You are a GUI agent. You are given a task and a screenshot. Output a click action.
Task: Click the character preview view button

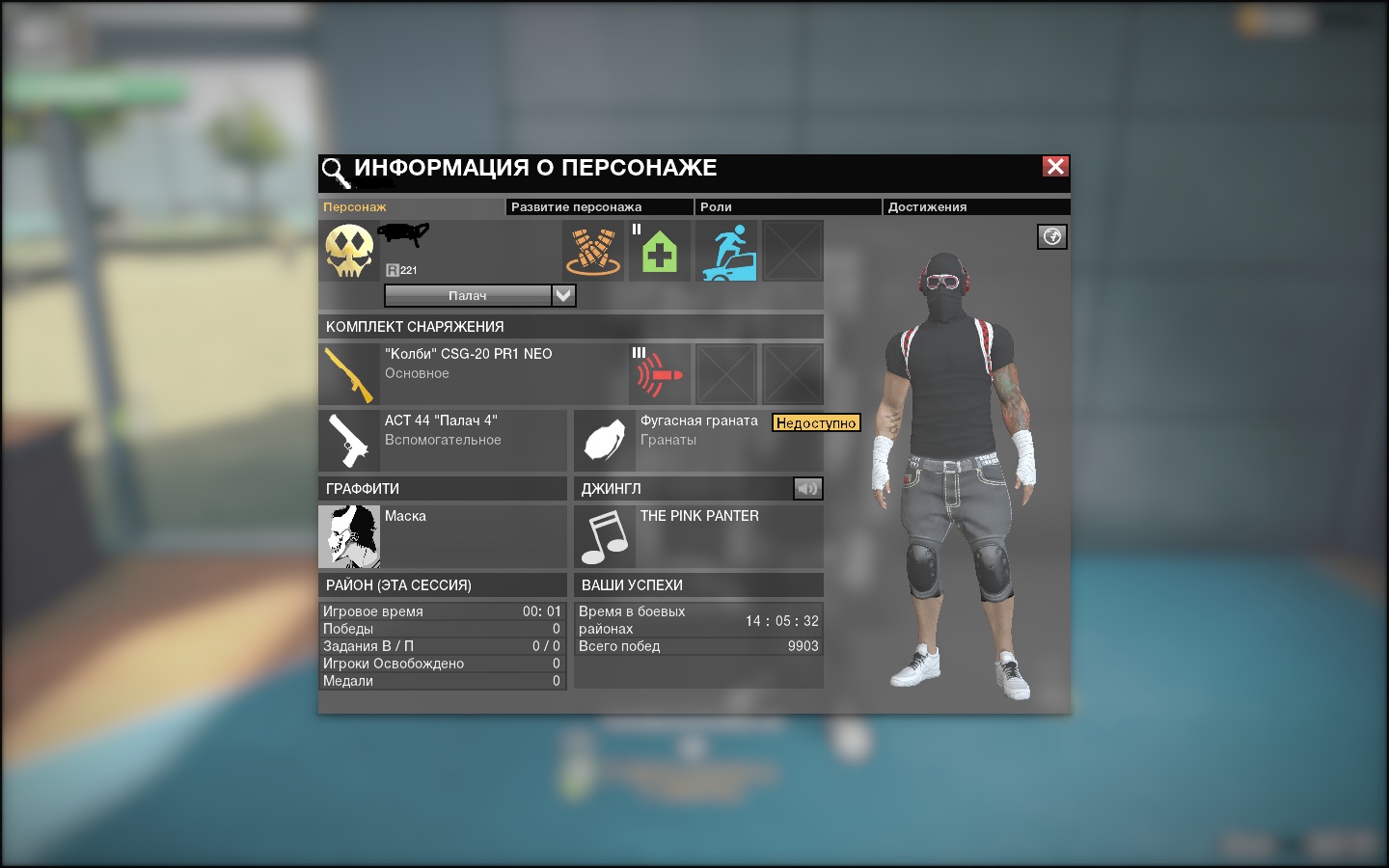1051,237
